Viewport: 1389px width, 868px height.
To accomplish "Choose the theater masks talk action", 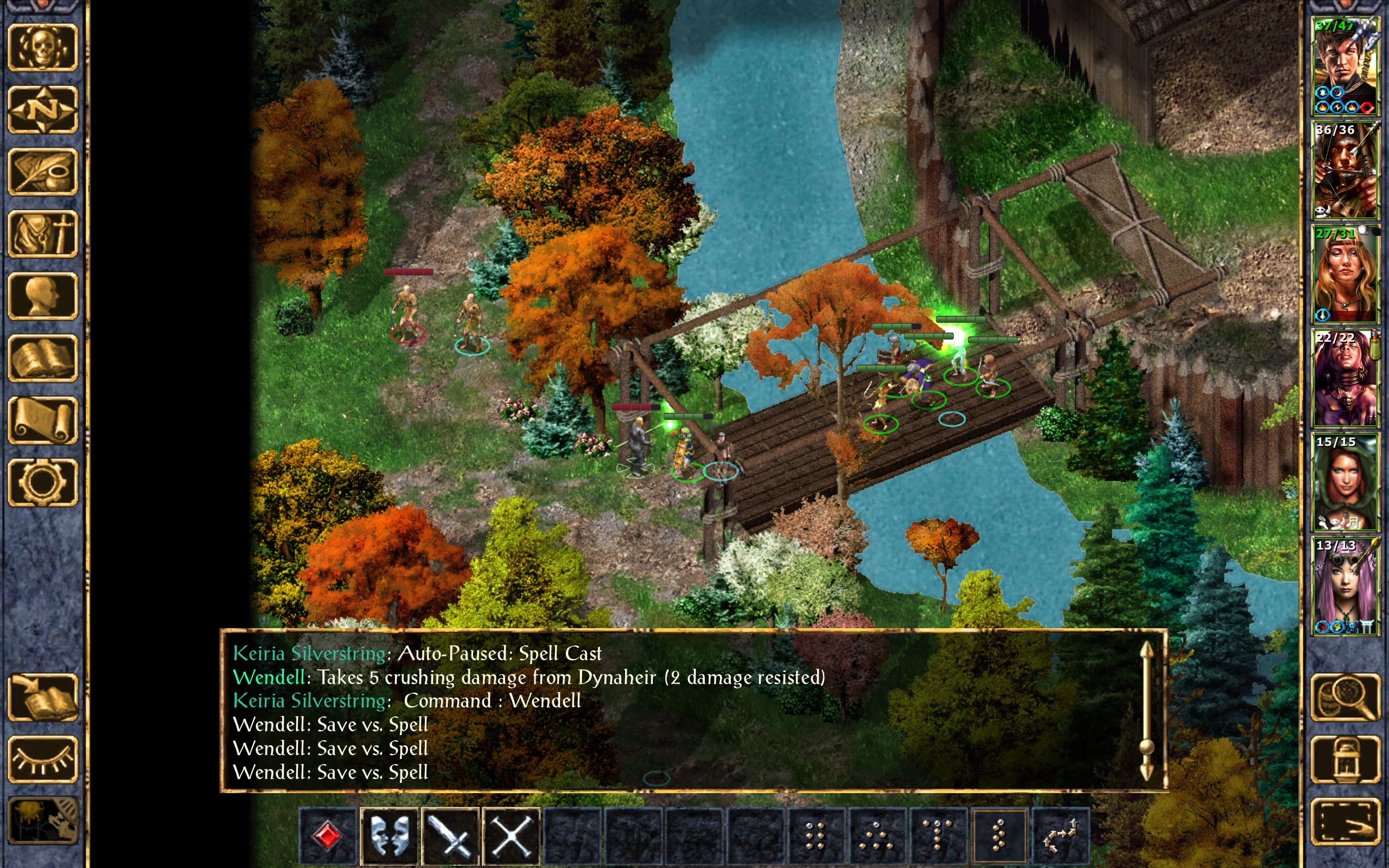I will point(390,835).
